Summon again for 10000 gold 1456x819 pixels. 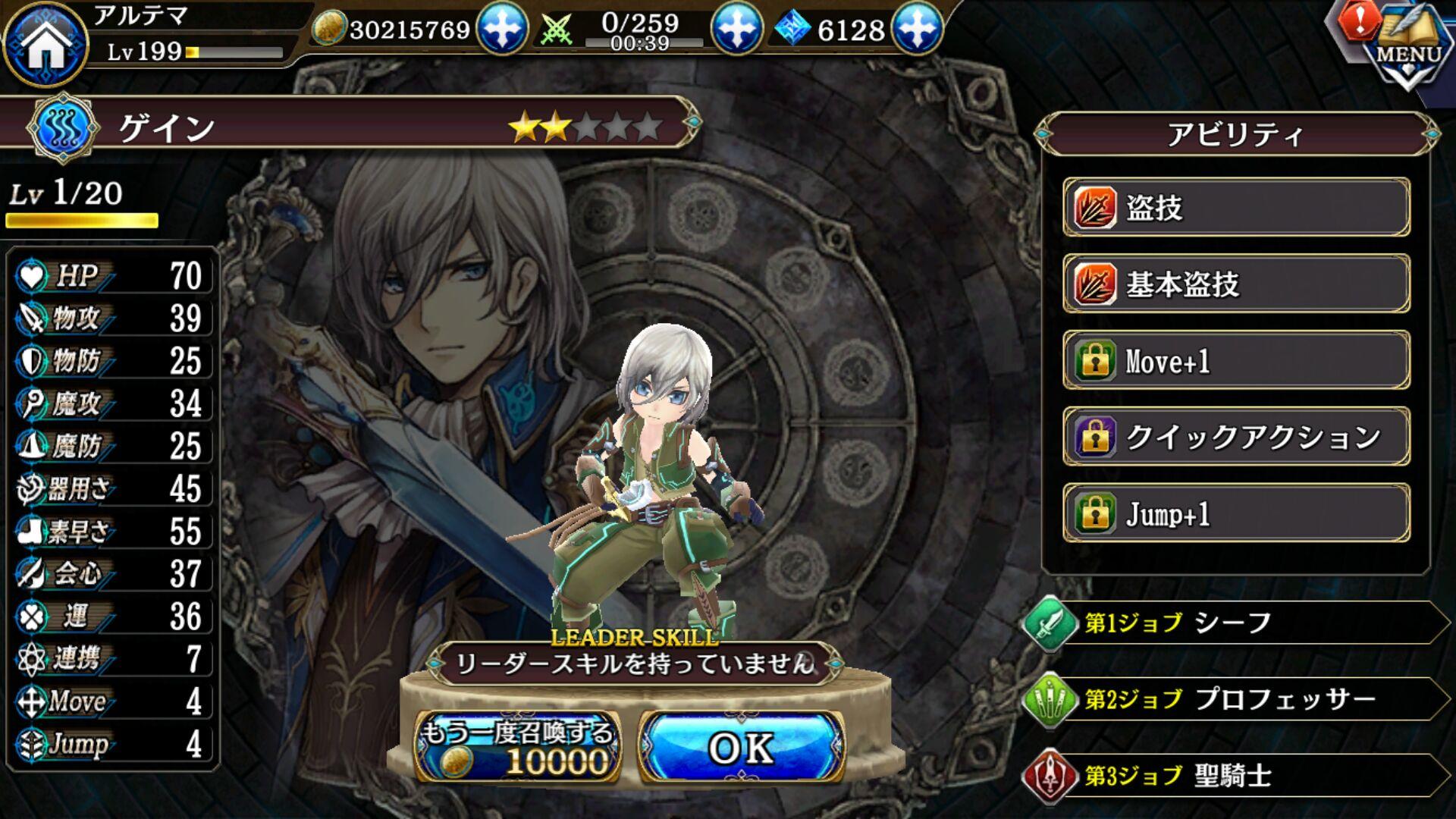tap(518, 748)
